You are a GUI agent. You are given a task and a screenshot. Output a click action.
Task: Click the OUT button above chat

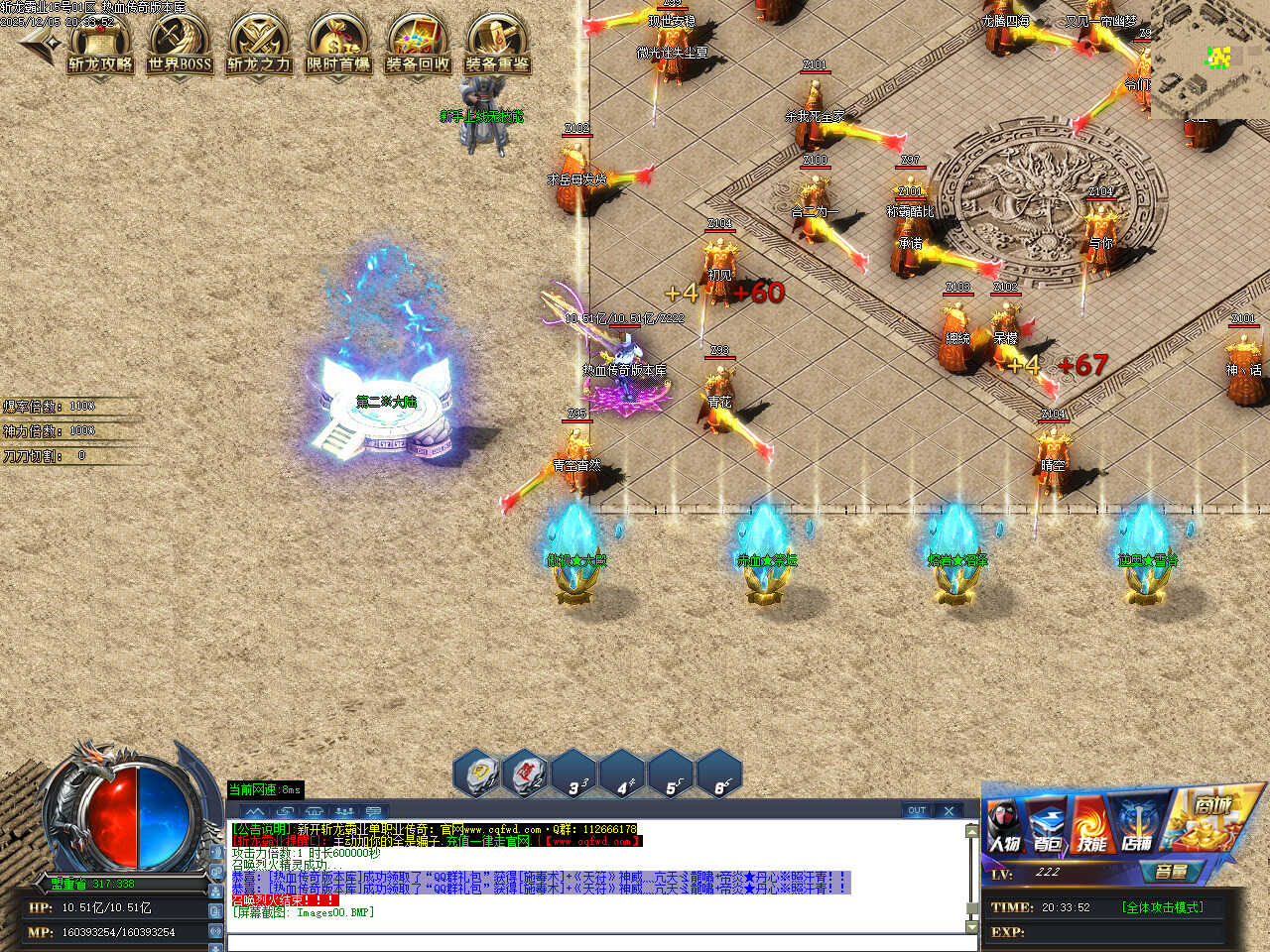point(917,810)
